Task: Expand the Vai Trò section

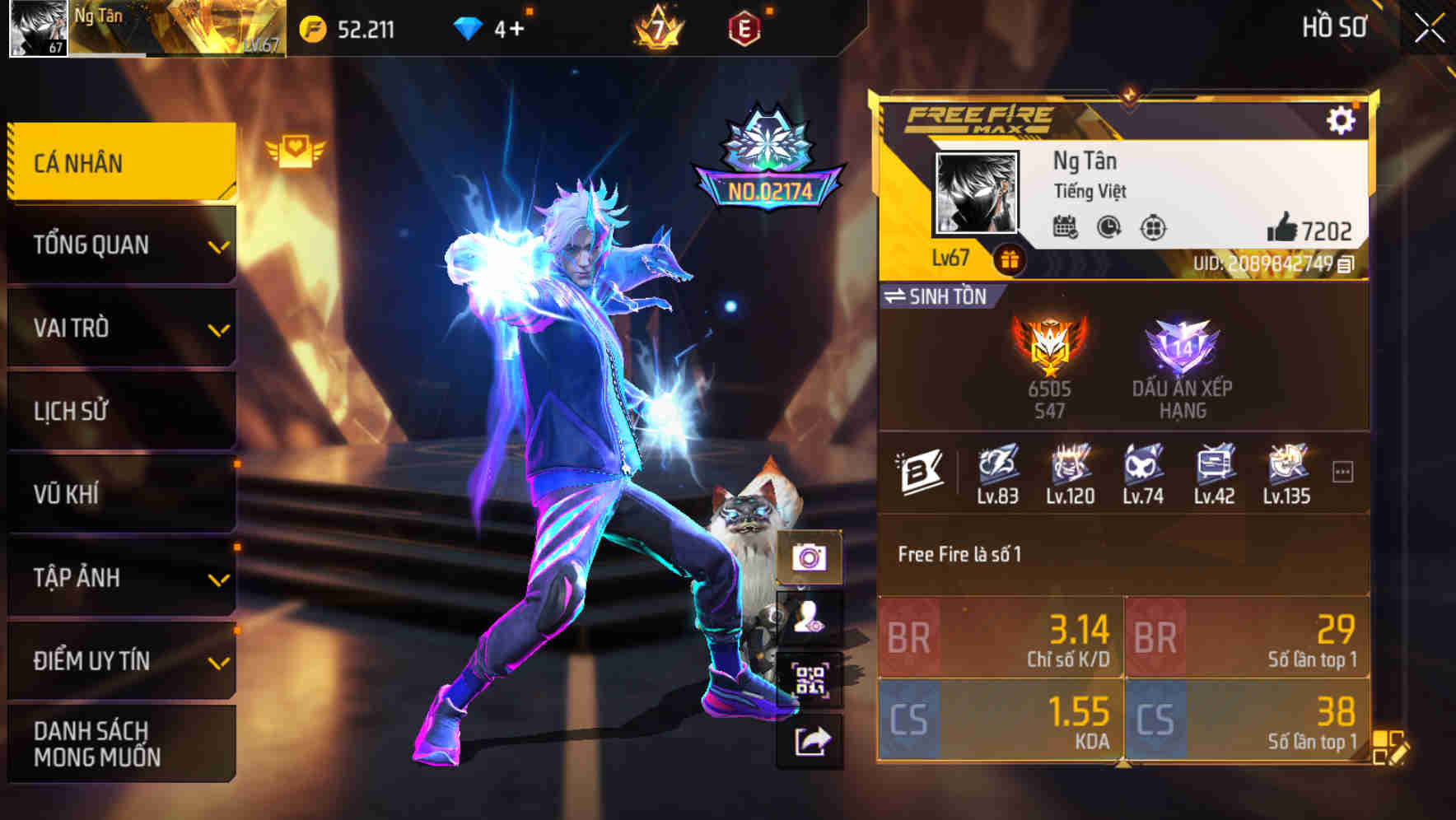Action: point(120,328)
